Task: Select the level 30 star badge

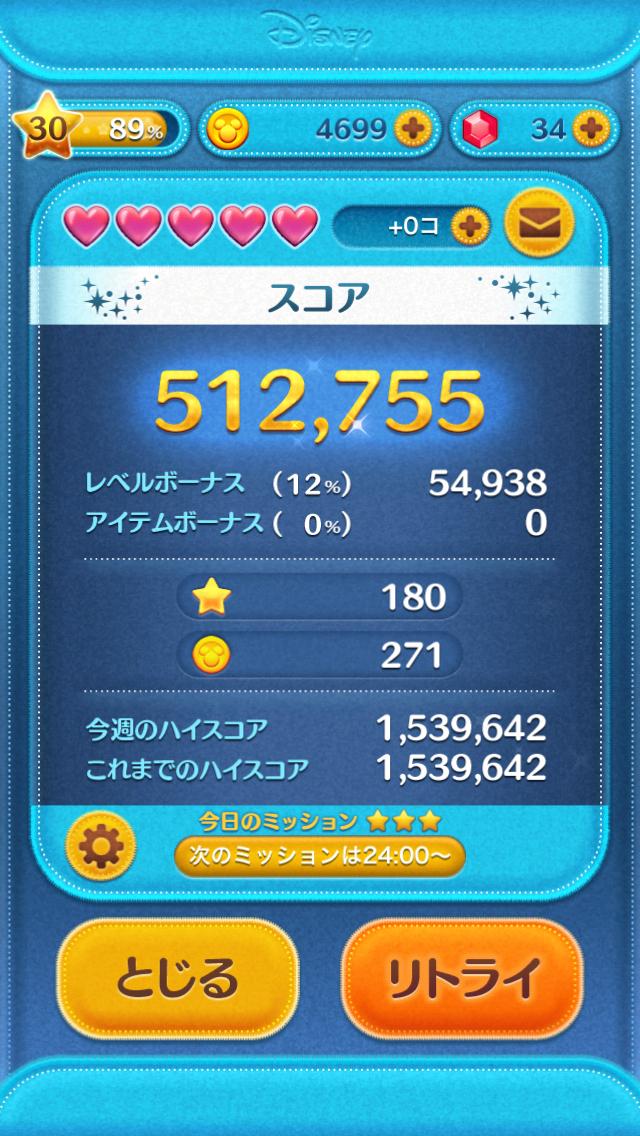Action: coord(41,129)
